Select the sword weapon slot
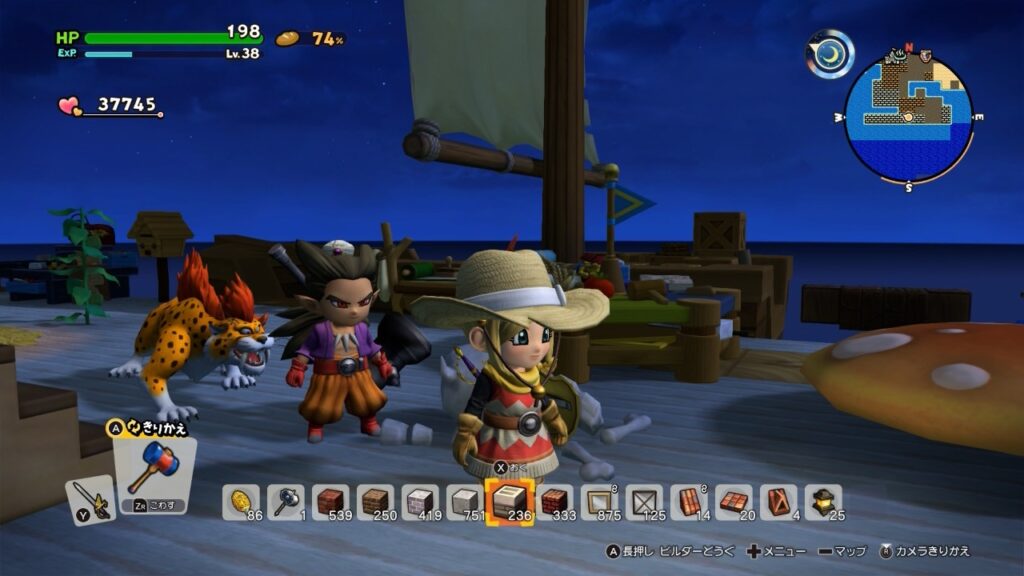Viewport: 1024px width, 576px height. click(x=90, y=500)
